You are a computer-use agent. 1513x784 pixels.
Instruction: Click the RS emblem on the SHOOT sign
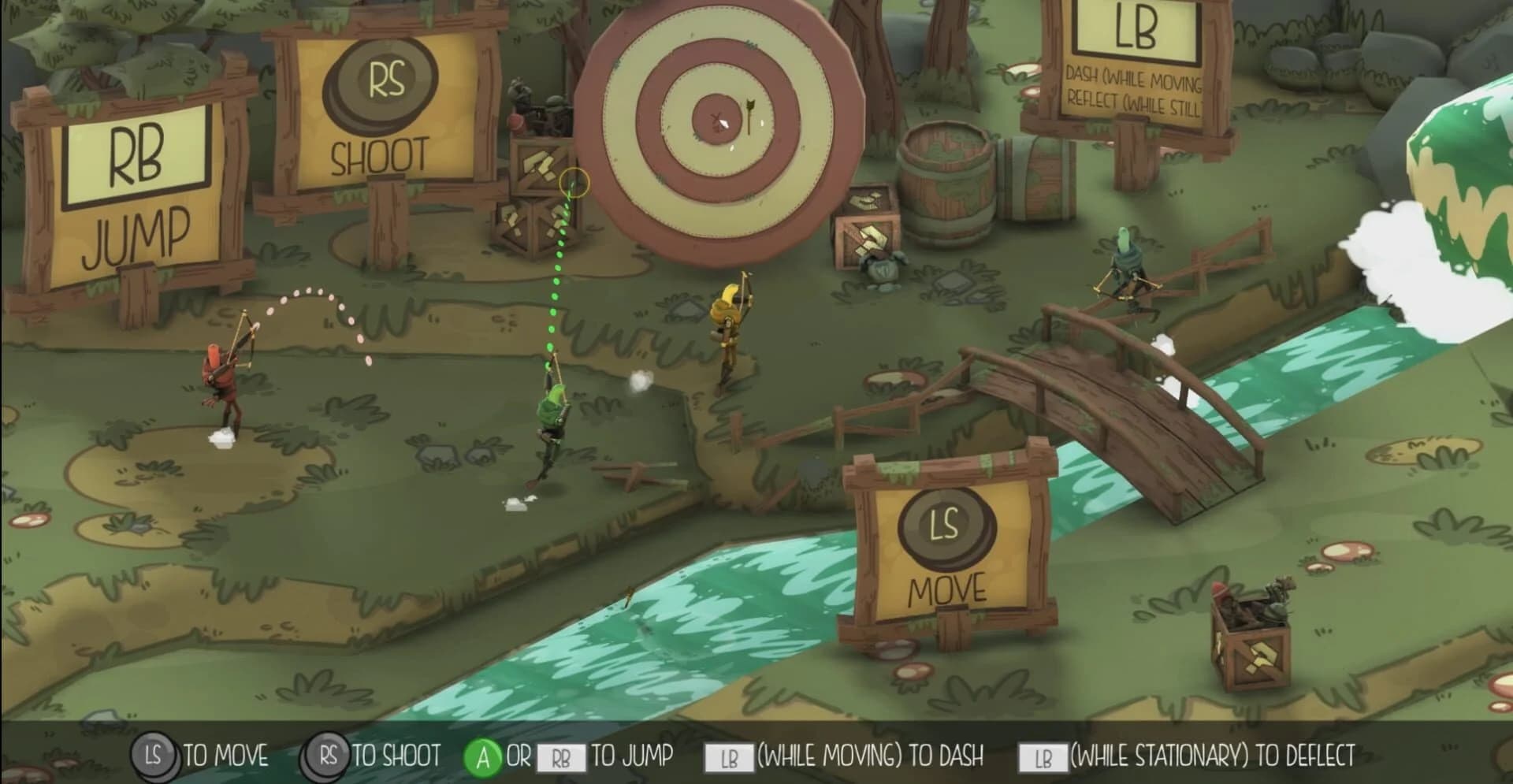click(384, 85)
